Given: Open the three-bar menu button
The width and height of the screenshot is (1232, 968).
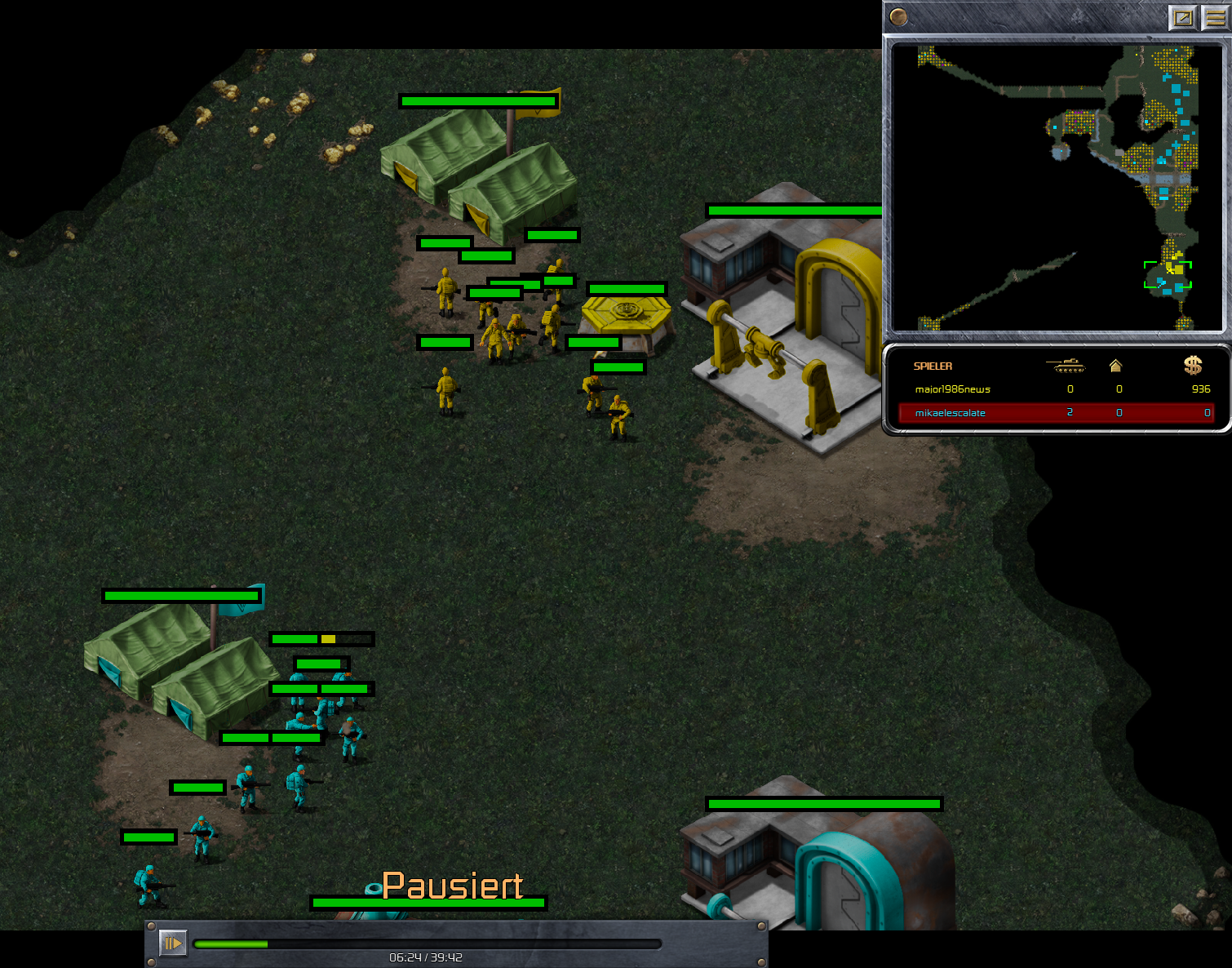Looking at the screenshot, I should point(1216,17).
